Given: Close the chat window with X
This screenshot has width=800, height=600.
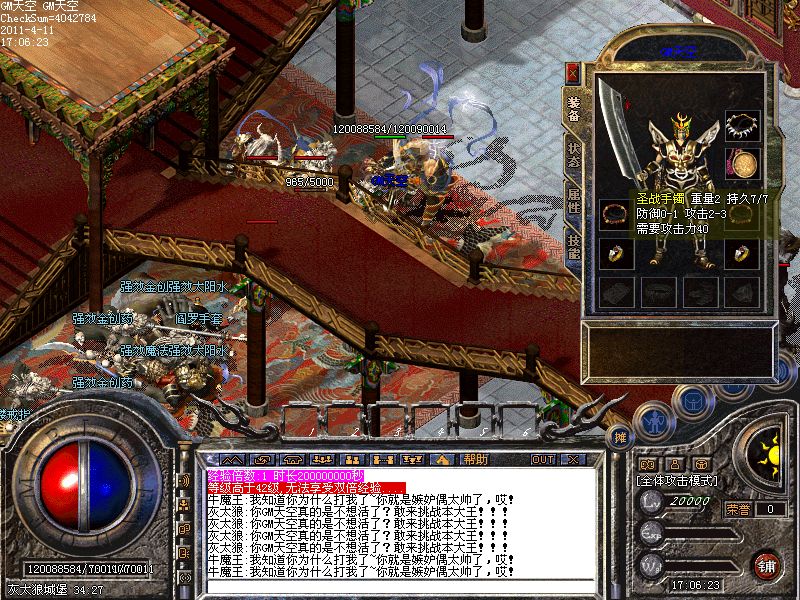Looking at the screenshot, I should point(572,459).
